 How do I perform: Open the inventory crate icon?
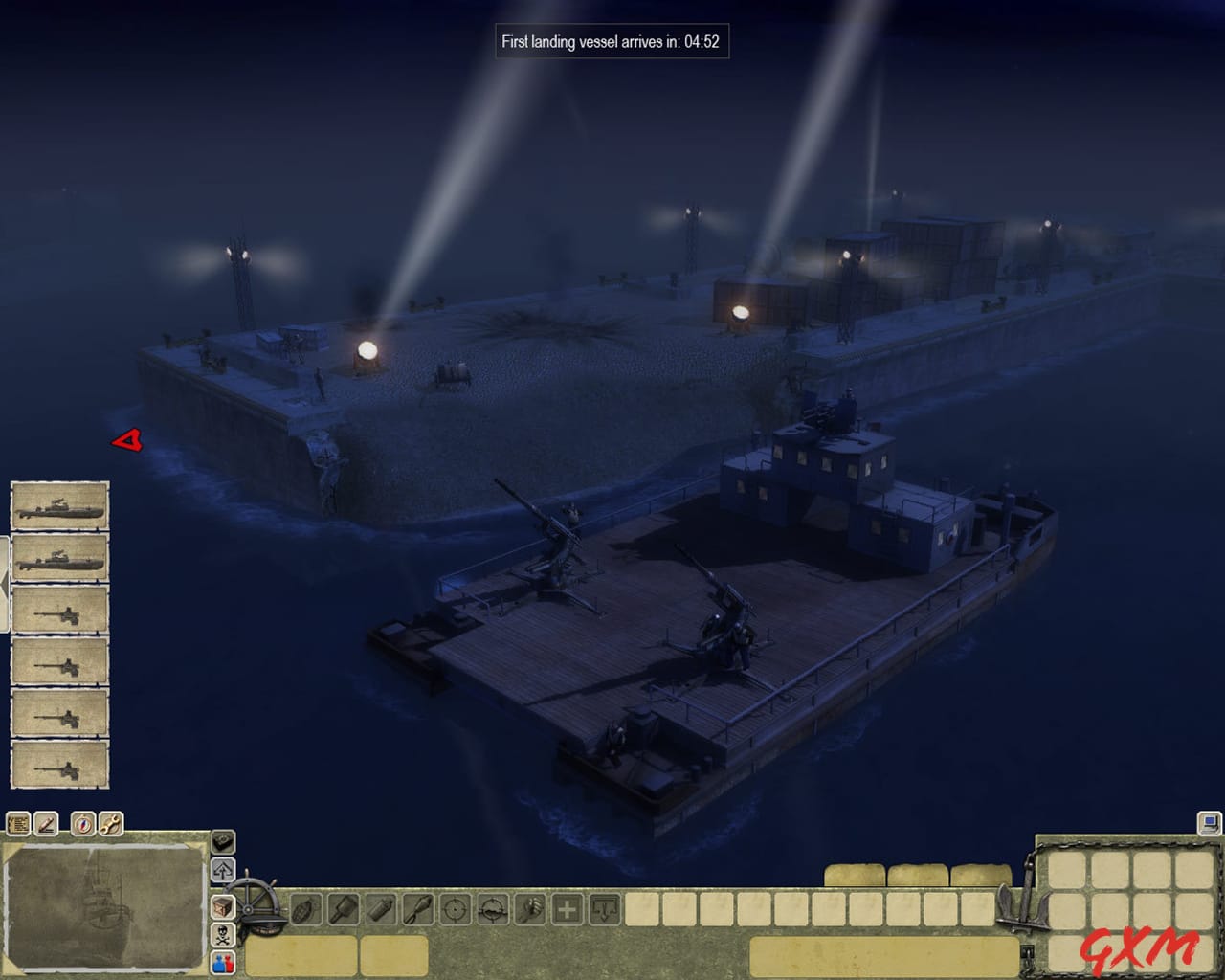222,907
